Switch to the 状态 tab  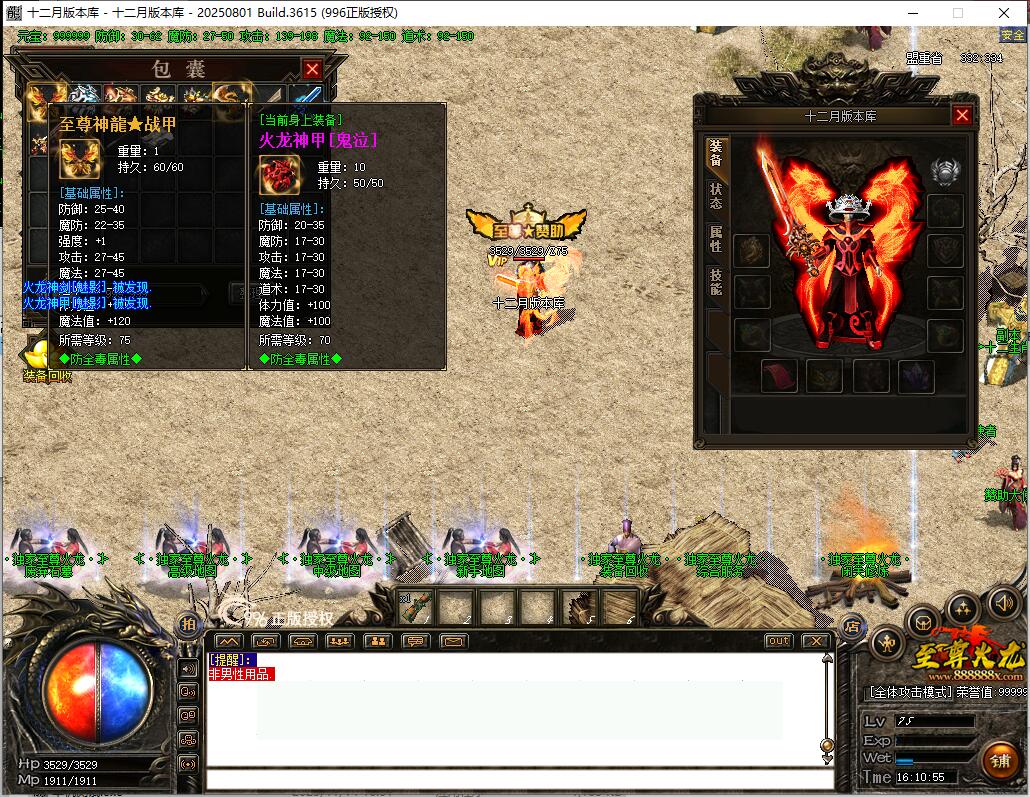pos(716,195)
